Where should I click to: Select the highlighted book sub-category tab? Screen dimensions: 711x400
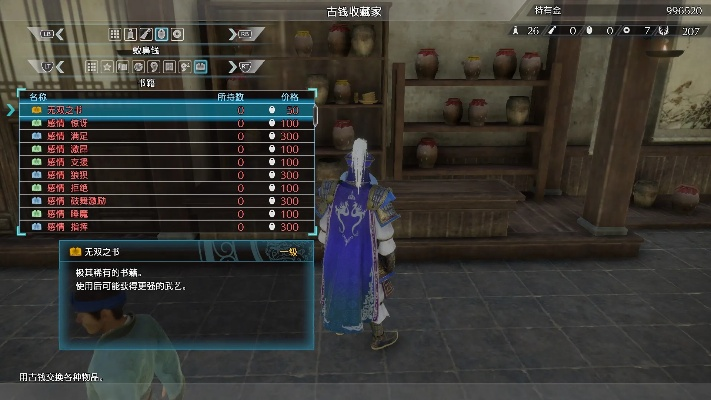coord(200,67)
